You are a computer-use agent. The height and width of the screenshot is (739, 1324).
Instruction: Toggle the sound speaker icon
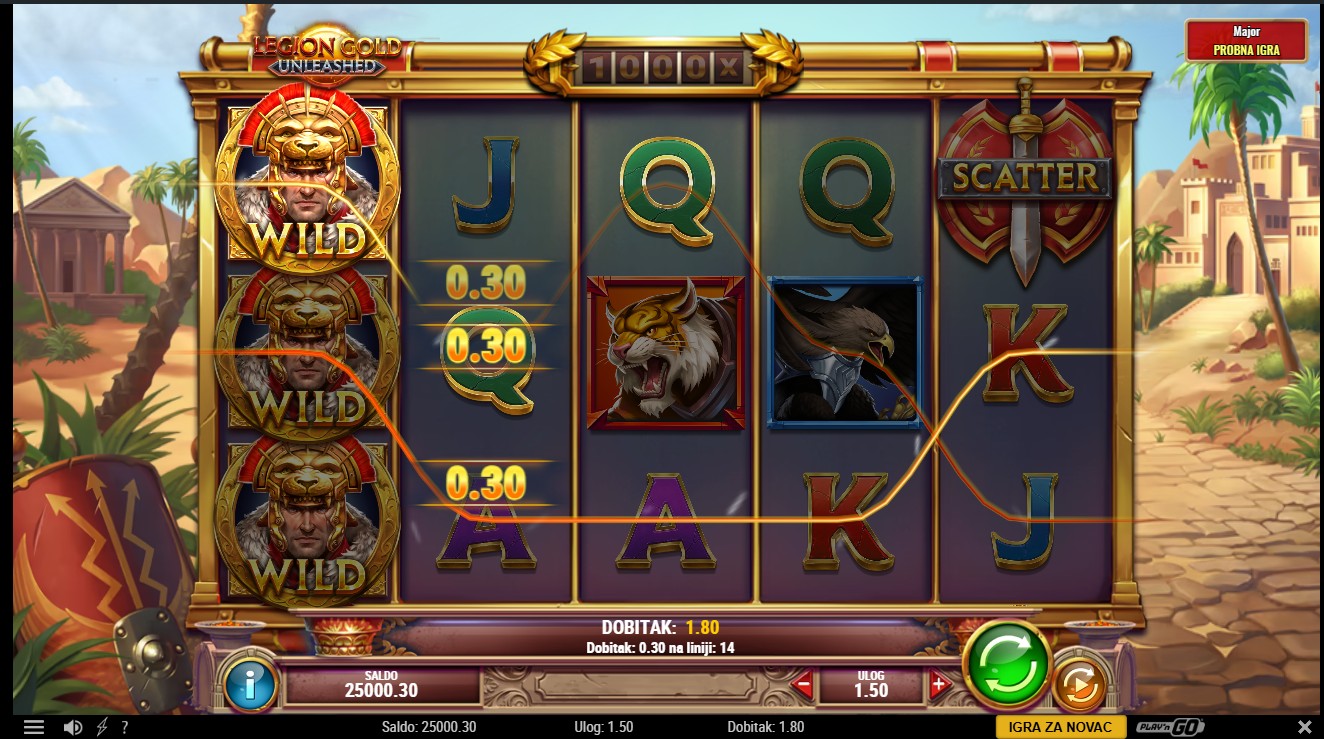[x=72, y=727]
